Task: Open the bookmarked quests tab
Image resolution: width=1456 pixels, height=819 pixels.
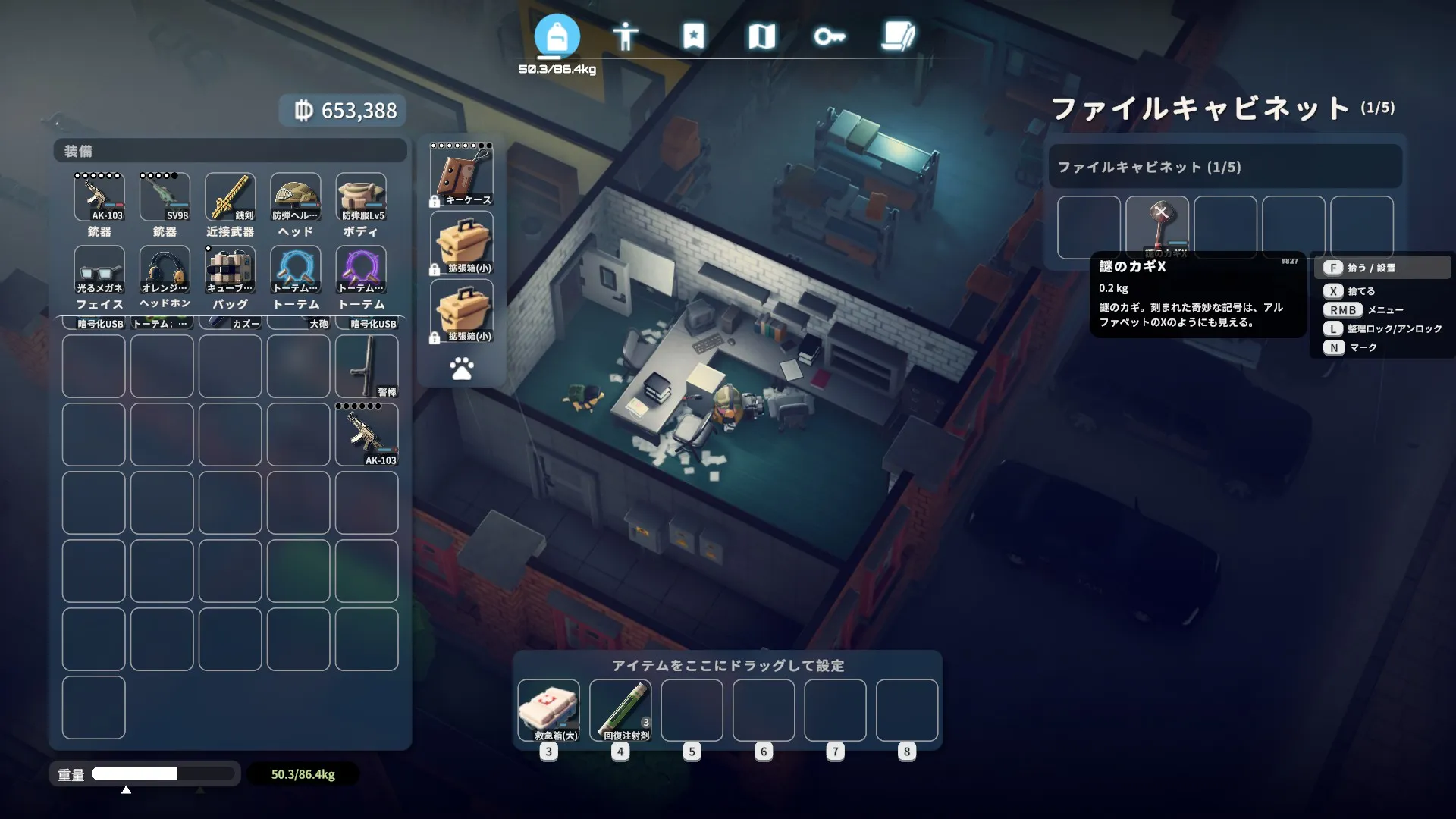Action: (693, 36)
